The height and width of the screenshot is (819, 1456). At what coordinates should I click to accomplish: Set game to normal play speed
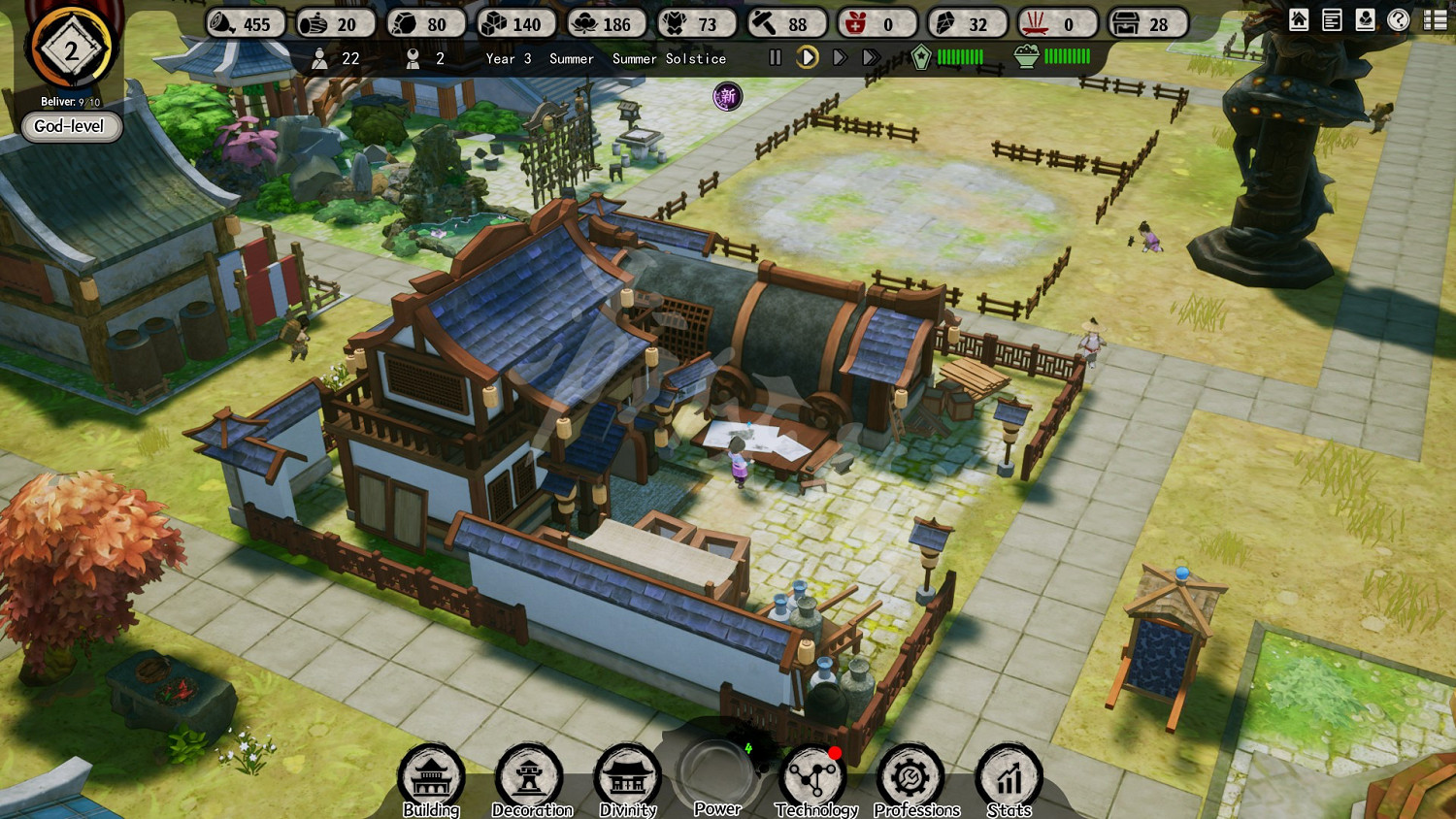pos(807,58)
